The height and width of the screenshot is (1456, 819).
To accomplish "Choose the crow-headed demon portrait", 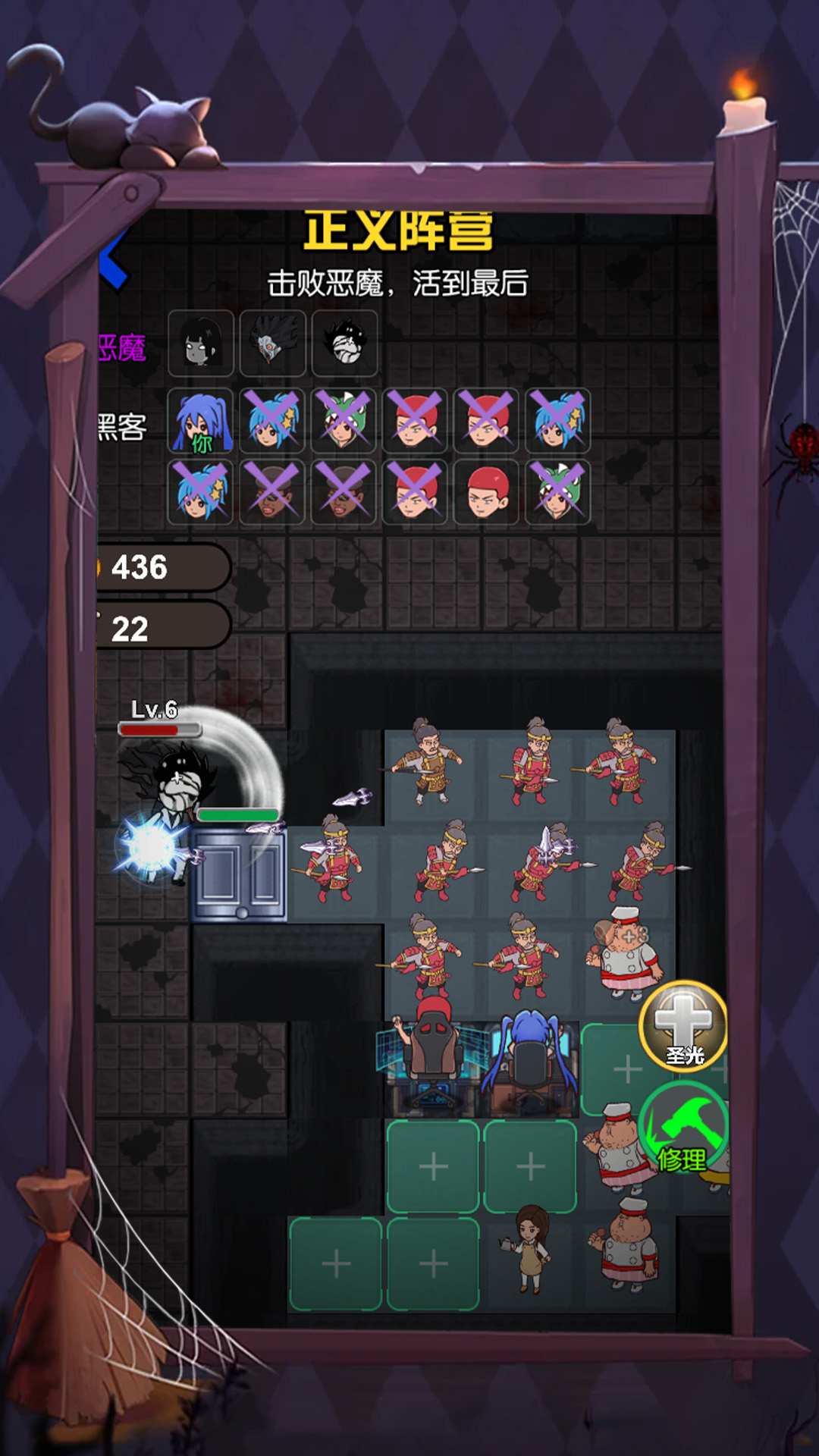I will [x=272, y=344].
